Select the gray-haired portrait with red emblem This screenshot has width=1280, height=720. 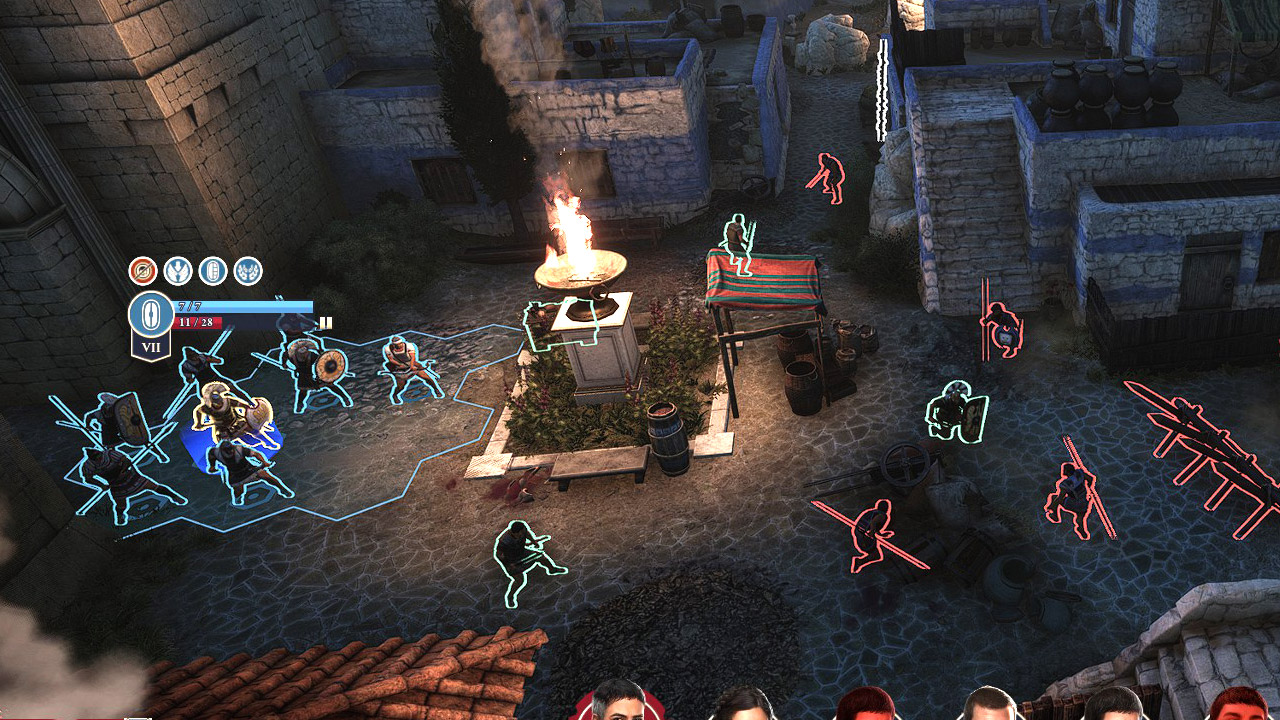click(x=617, y=702)
